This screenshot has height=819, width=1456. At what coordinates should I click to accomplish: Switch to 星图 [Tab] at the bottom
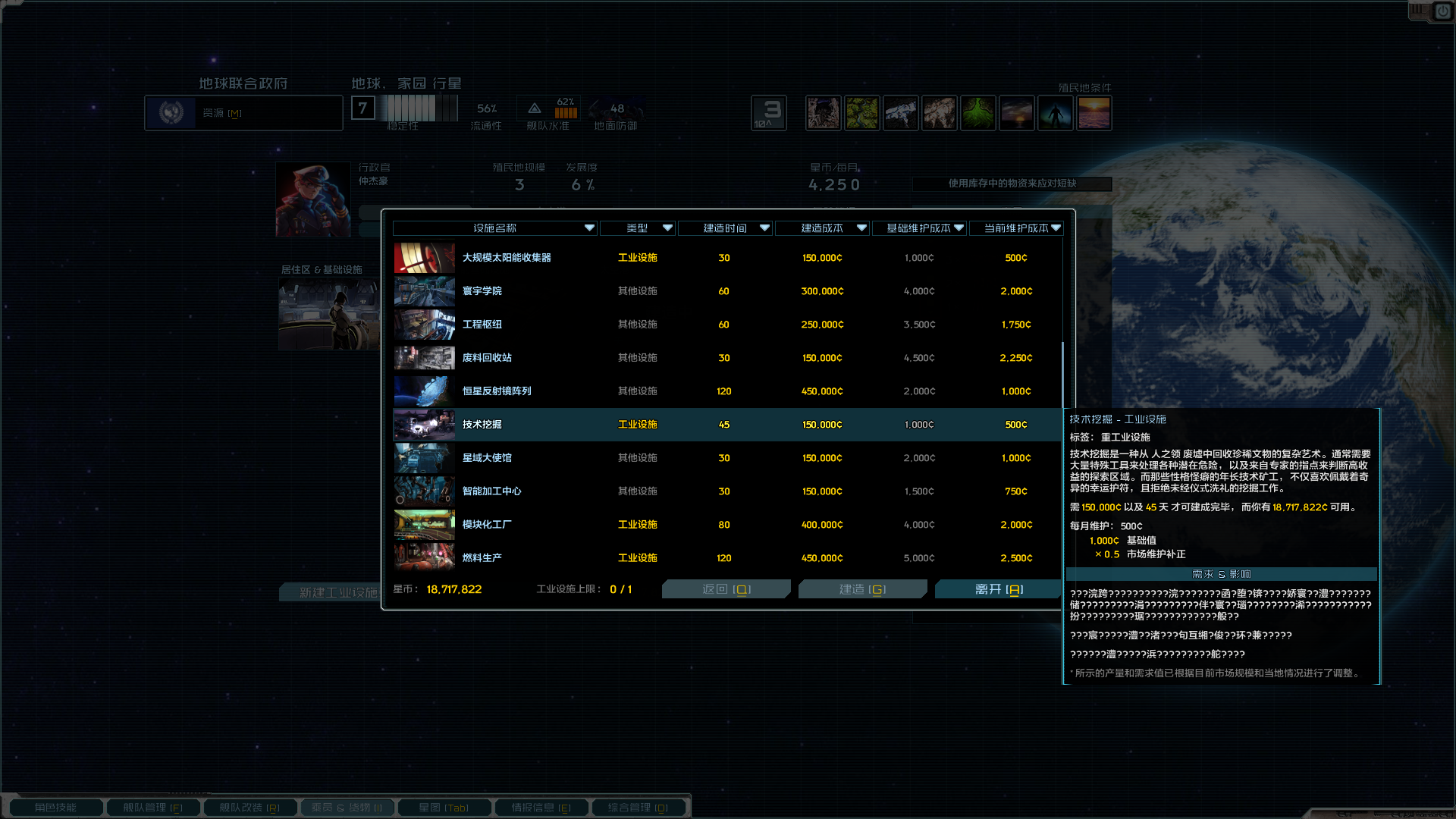pos(444,807)
